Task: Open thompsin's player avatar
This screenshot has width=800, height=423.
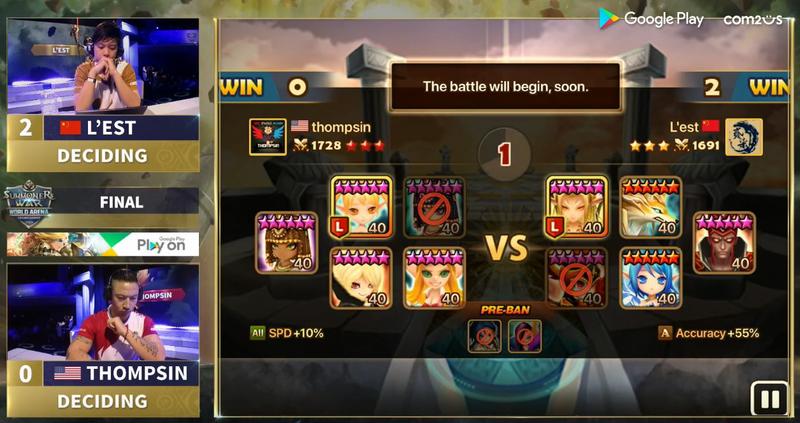Action: pos(268,137)
